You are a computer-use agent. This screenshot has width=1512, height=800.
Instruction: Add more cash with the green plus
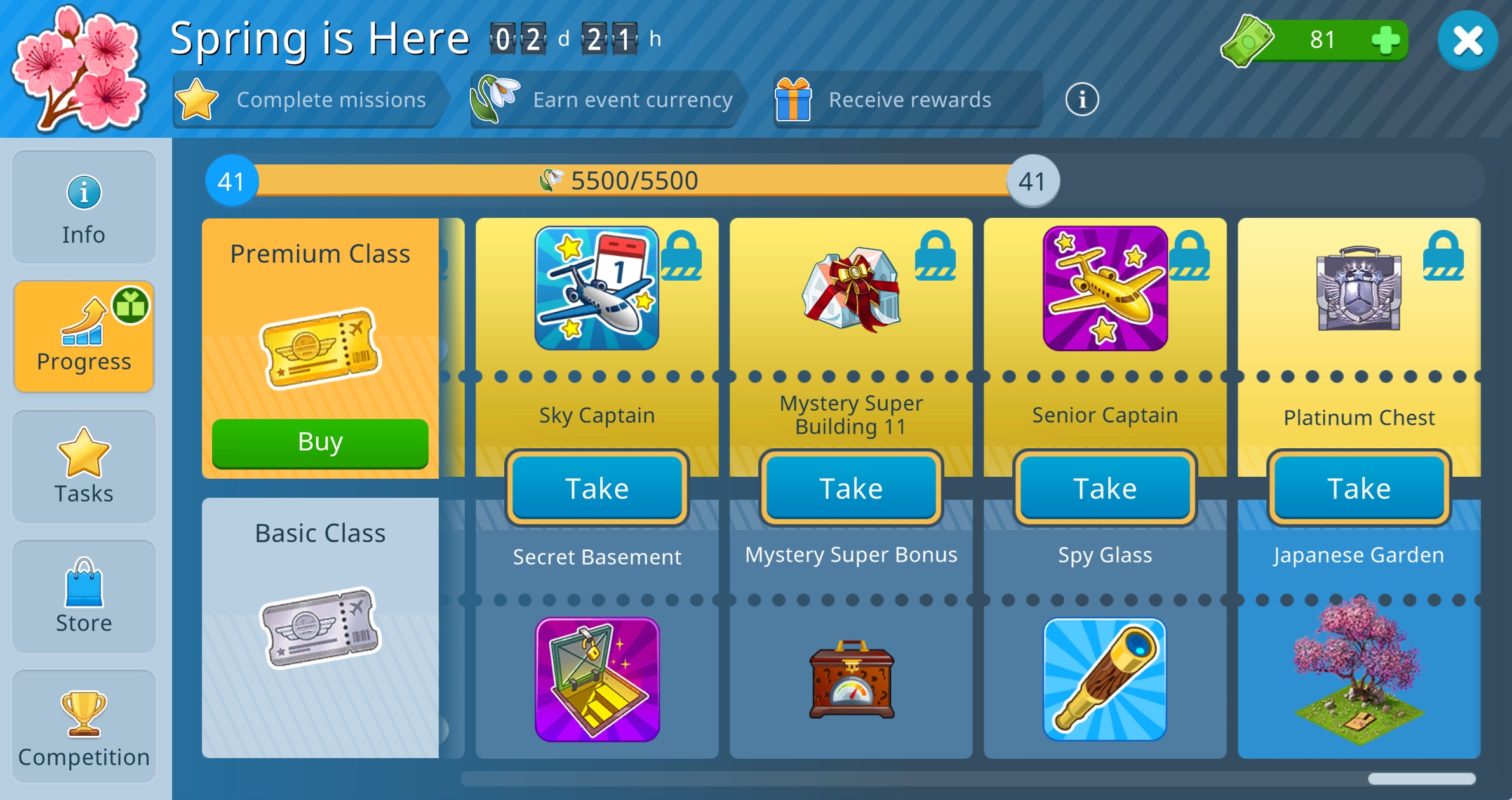1384,41
